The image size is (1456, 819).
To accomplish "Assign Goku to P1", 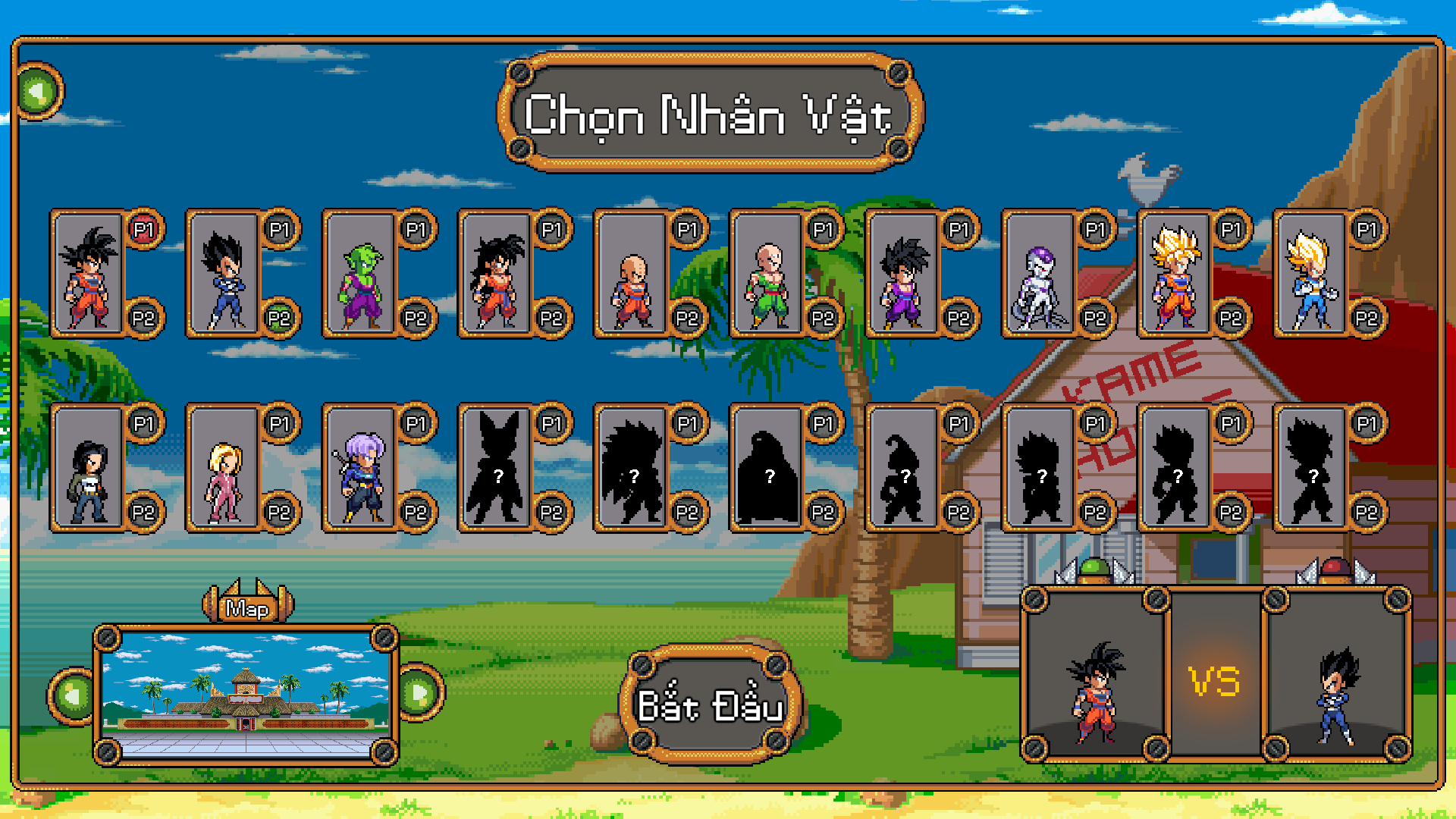I will 143,229.
